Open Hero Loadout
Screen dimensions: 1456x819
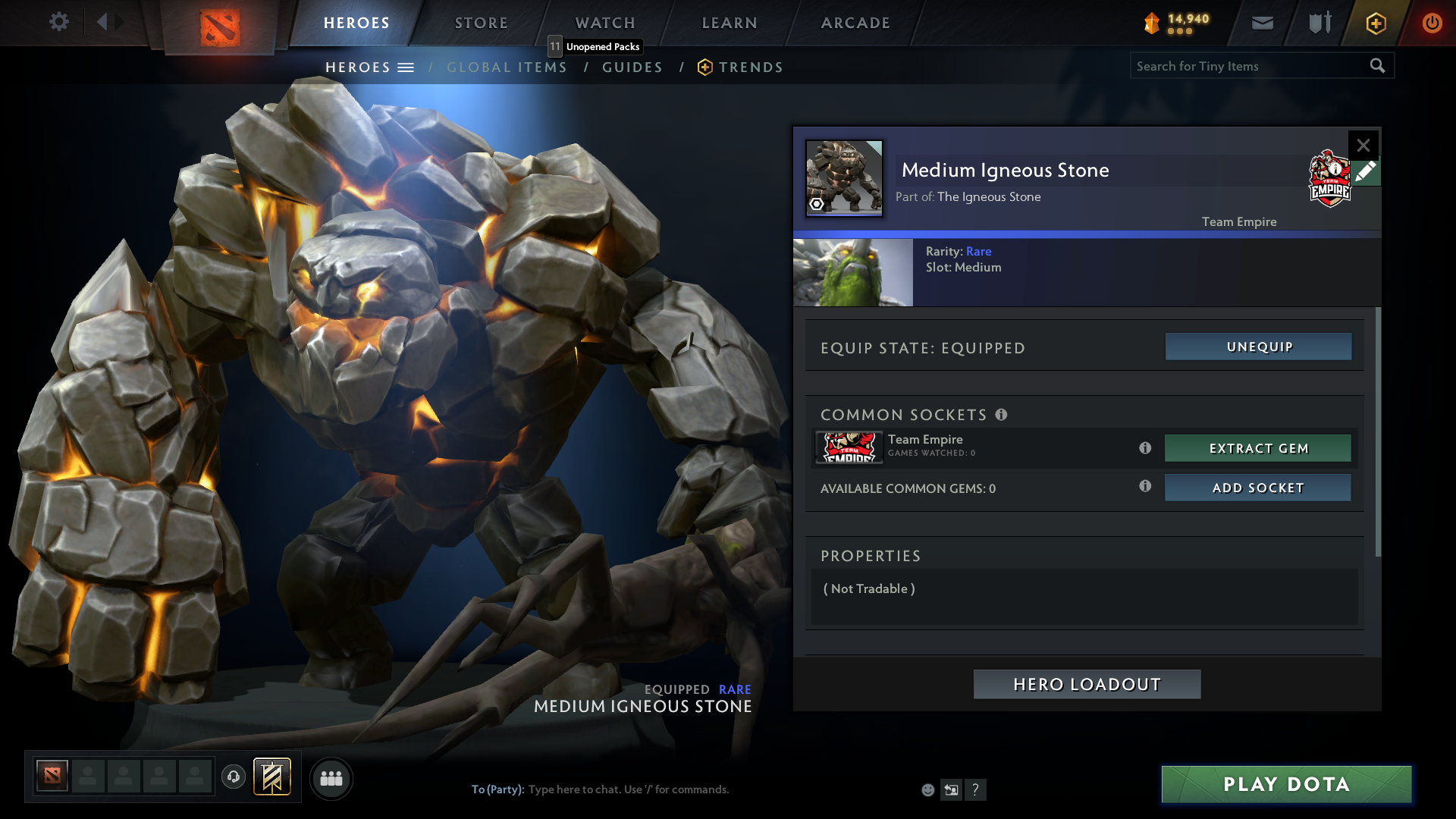1086,684
